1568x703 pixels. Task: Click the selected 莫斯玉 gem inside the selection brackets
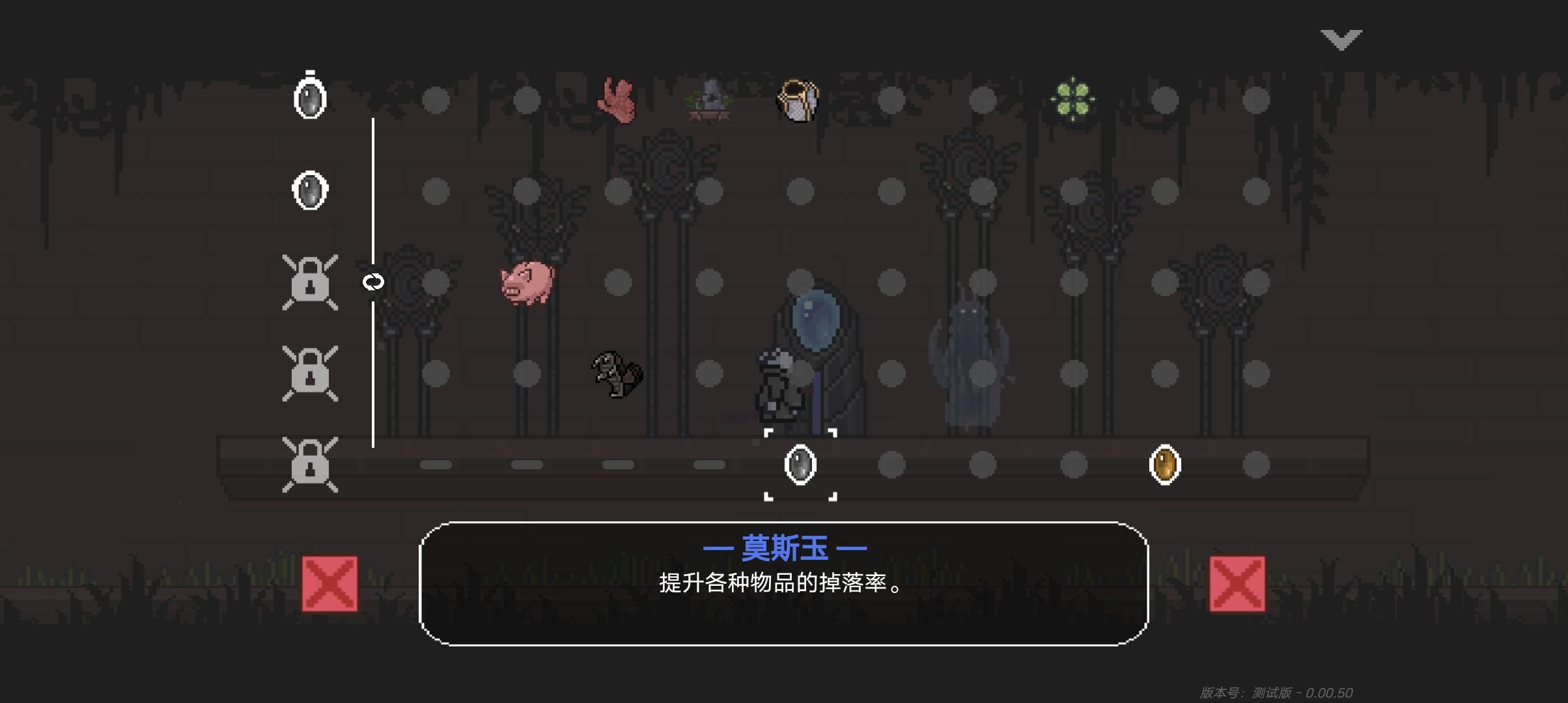pyautogui.click(x=800, y=465)
